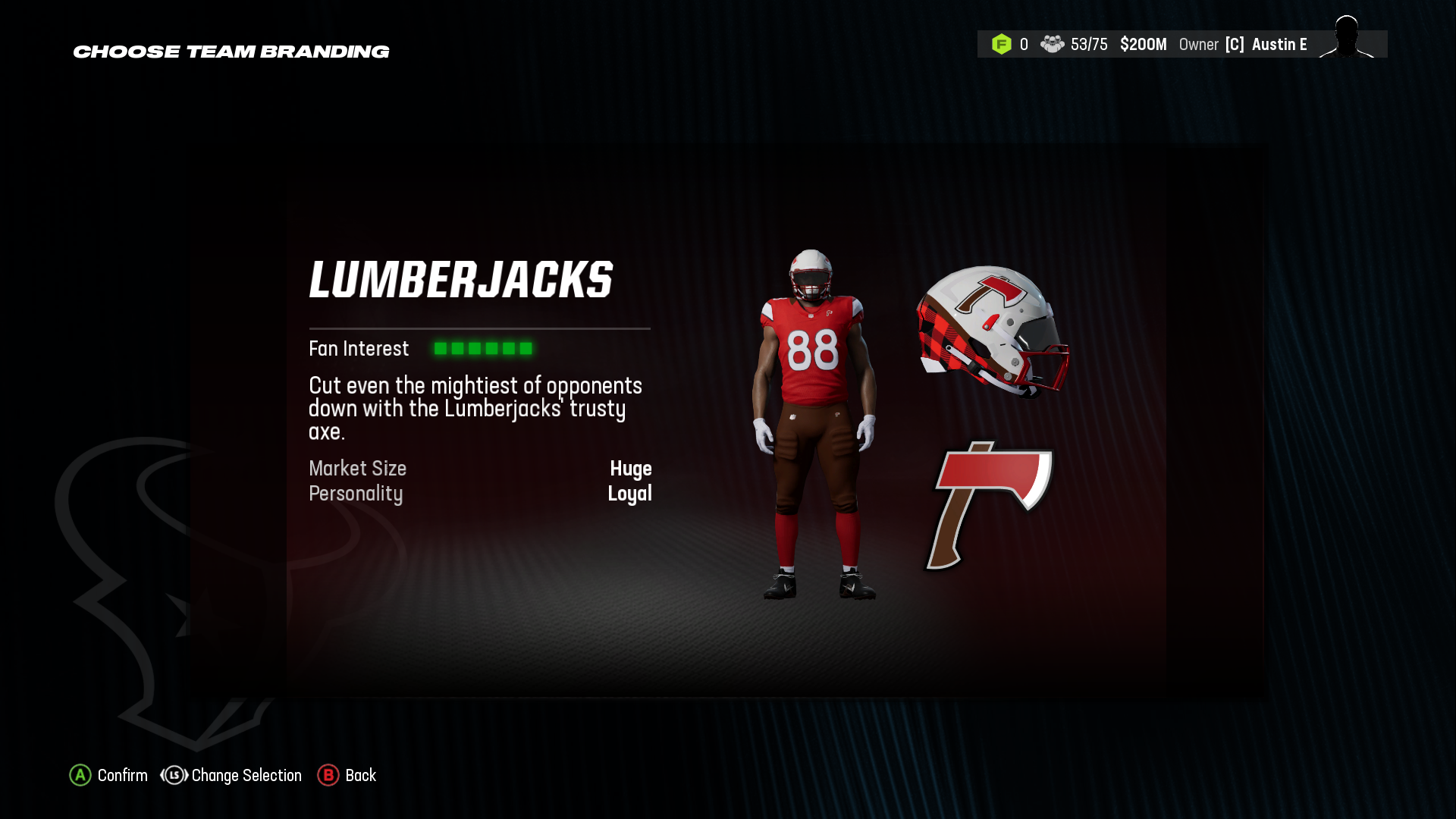
Task: Click the green Fan Interest bar
Action: tap(484, 348)
